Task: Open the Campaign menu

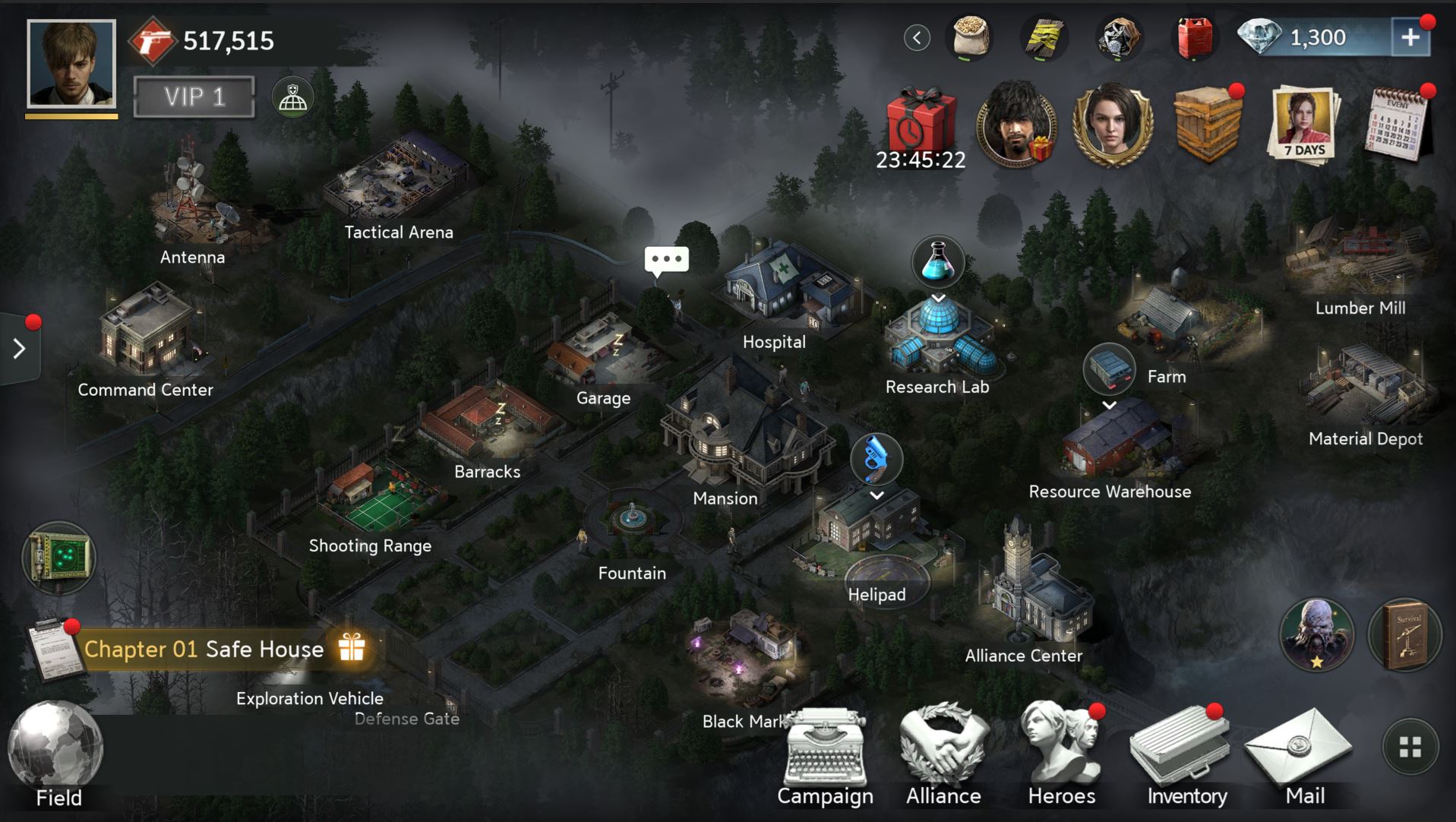Action: click(x=825, y=756)
